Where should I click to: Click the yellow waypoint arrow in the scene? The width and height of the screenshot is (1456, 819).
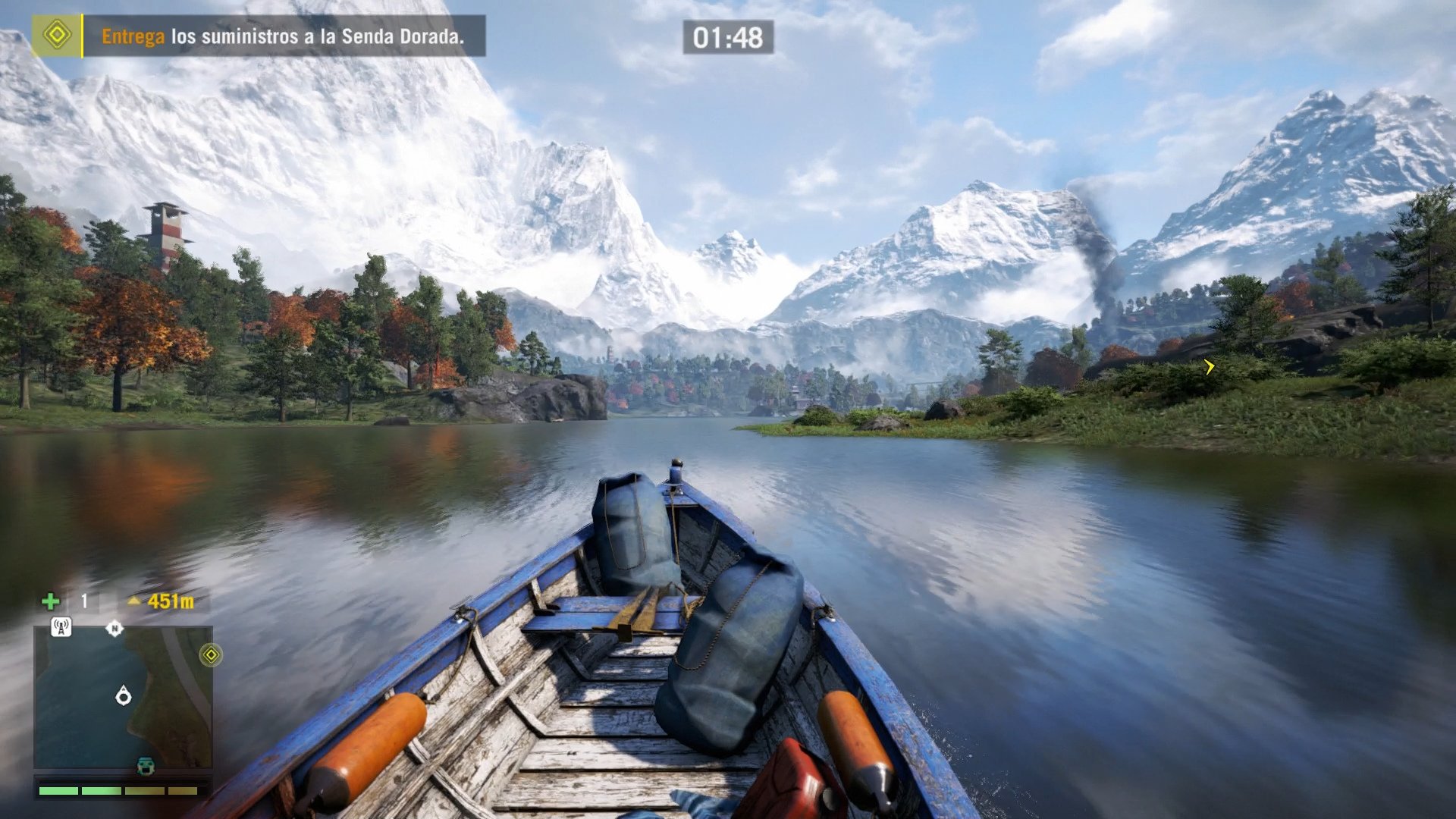coord(1209,367)
